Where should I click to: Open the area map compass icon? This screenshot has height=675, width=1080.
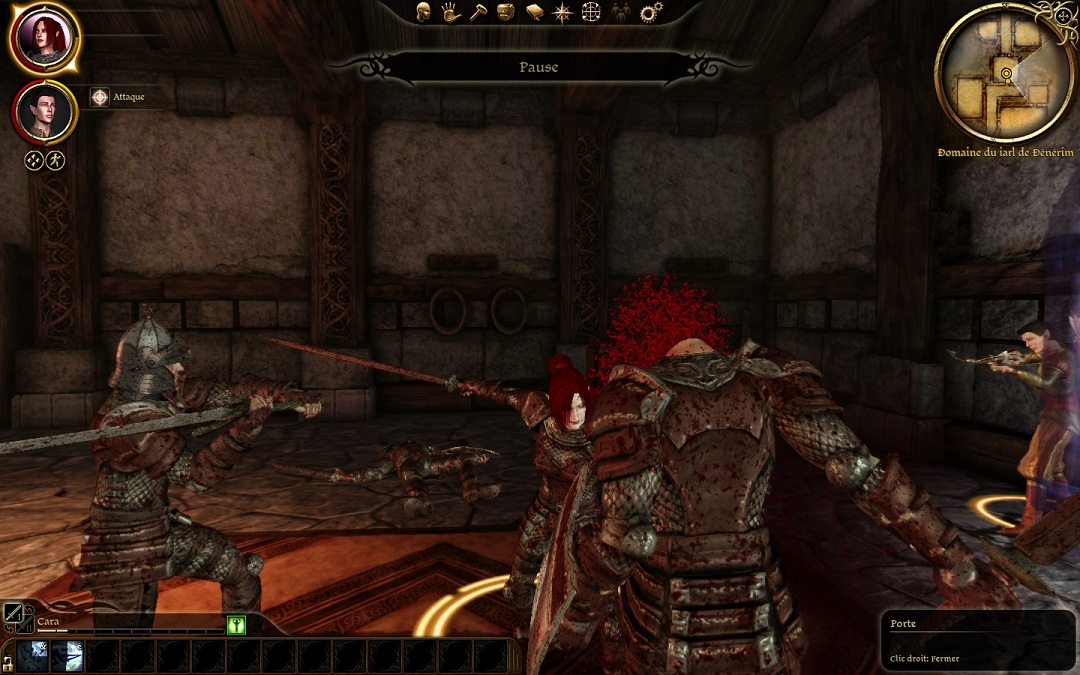tap(563, 12)
